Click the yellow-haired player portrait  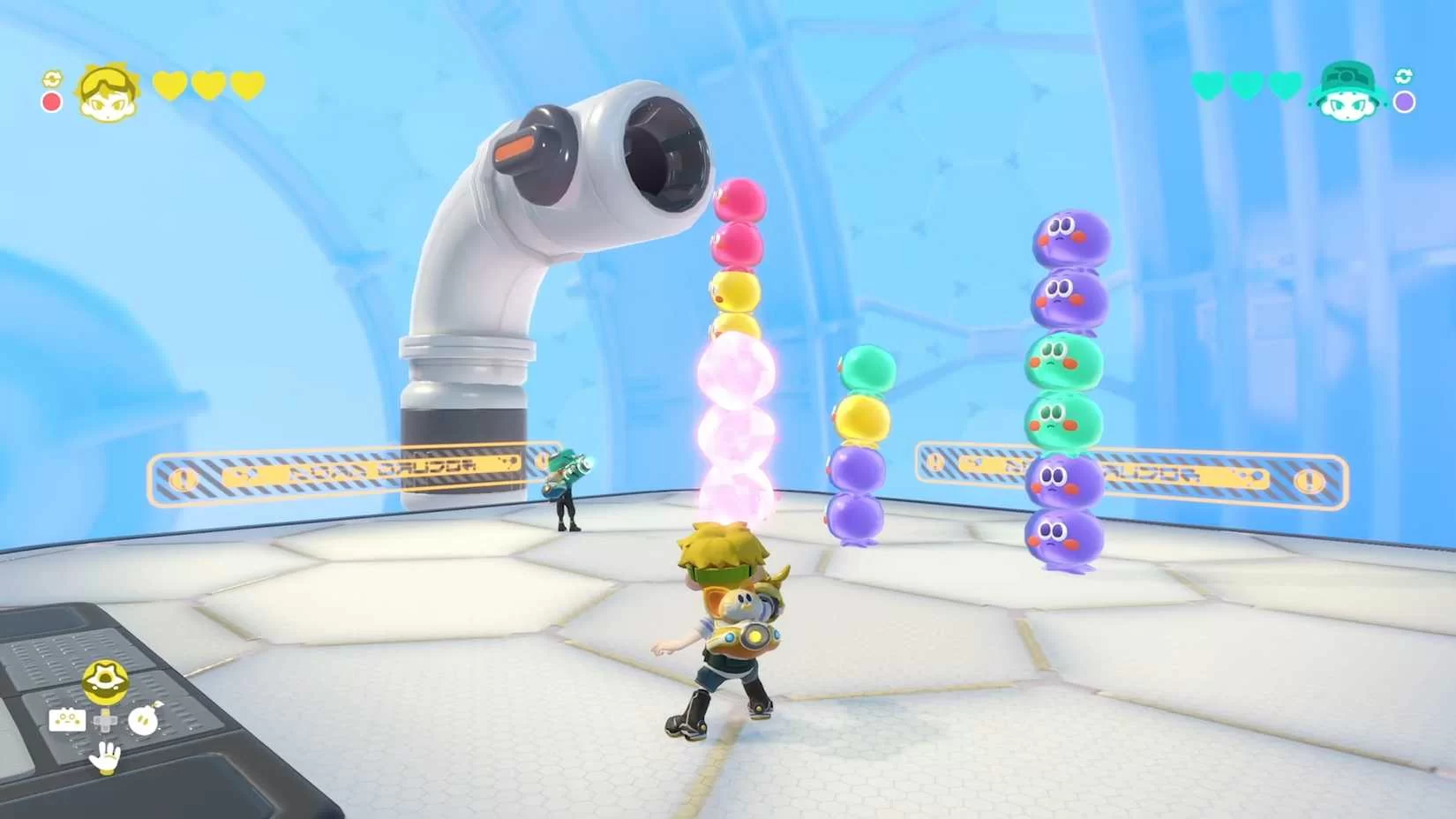click(107, 91)
